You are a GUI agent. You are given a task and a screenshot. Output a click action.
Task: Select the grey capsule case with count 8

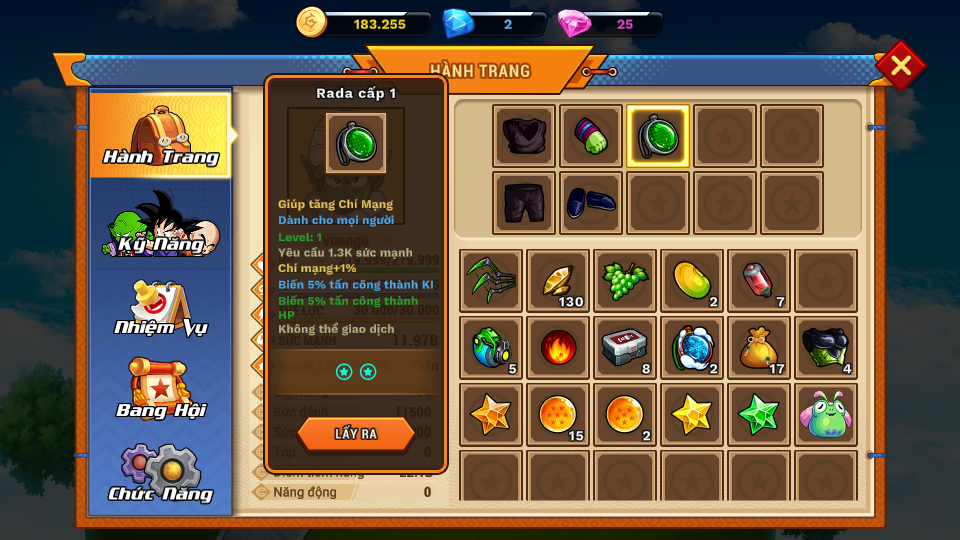625,348
